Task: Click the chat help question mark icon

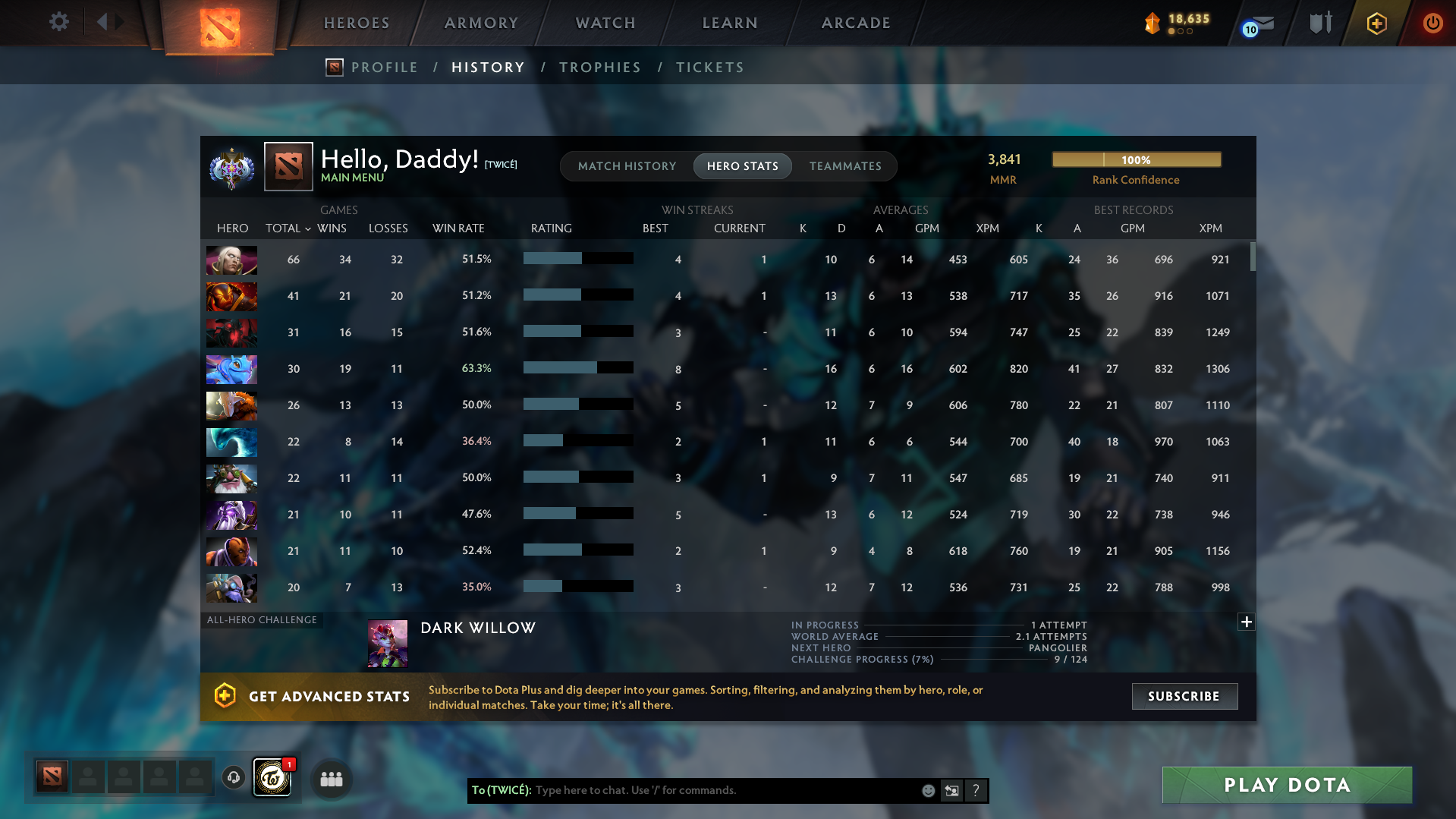Action: 976,790
